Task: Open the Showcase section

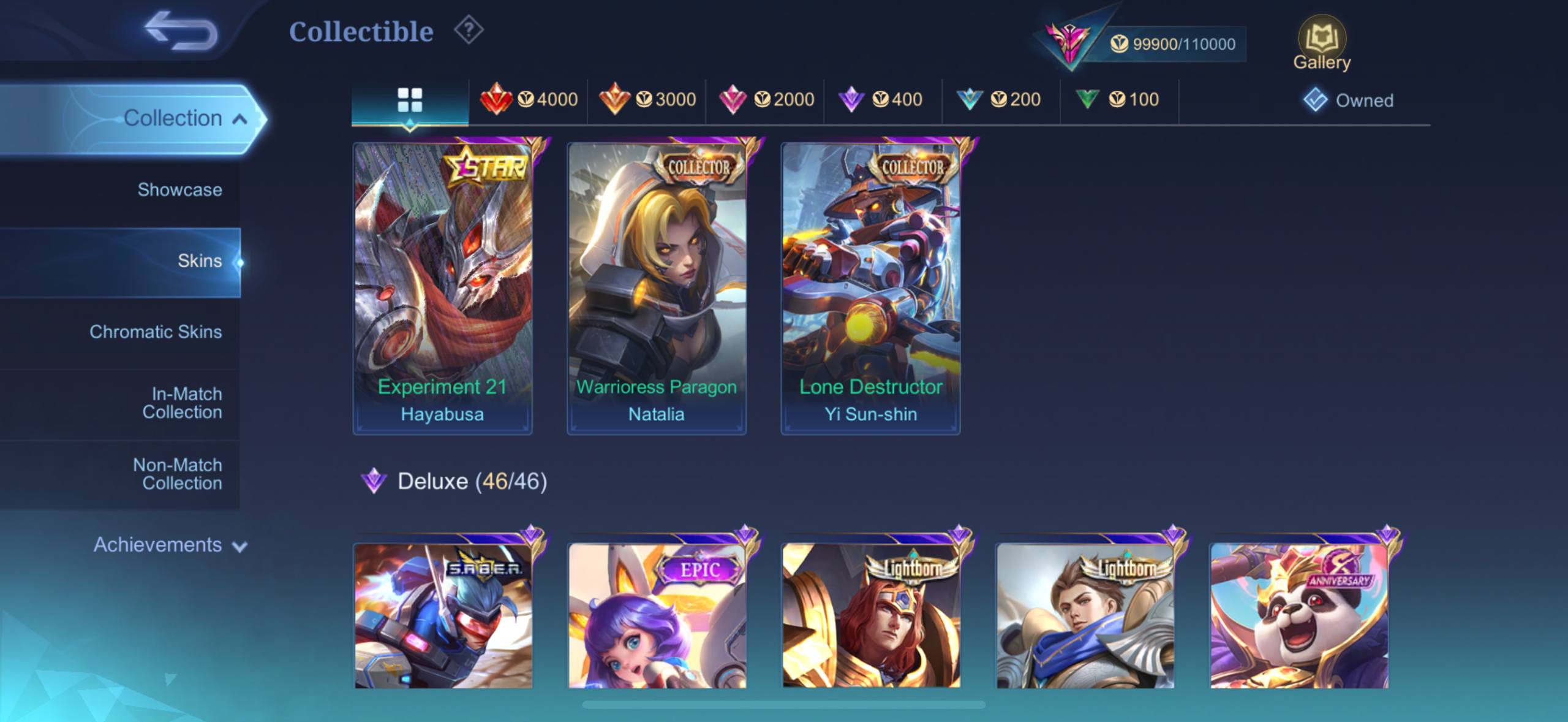Action: [179, 190]
